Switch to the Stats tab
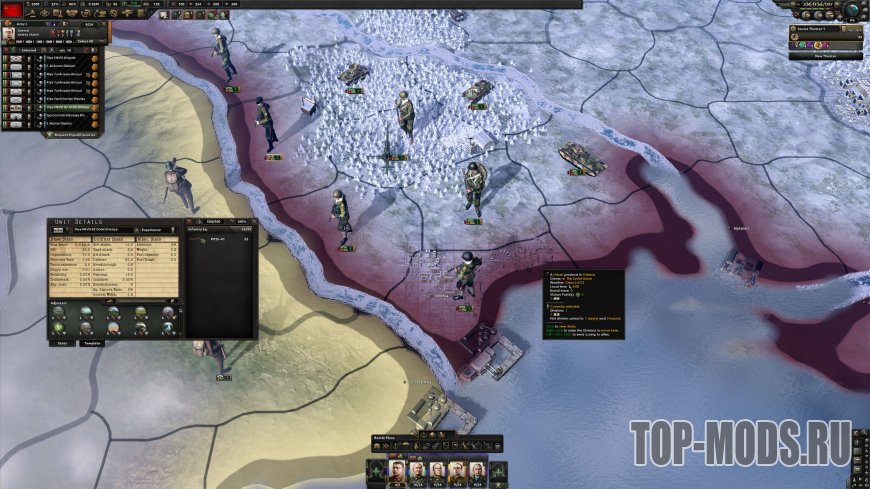Viewport: 870px width, 489px height. [x=61, y=342]
